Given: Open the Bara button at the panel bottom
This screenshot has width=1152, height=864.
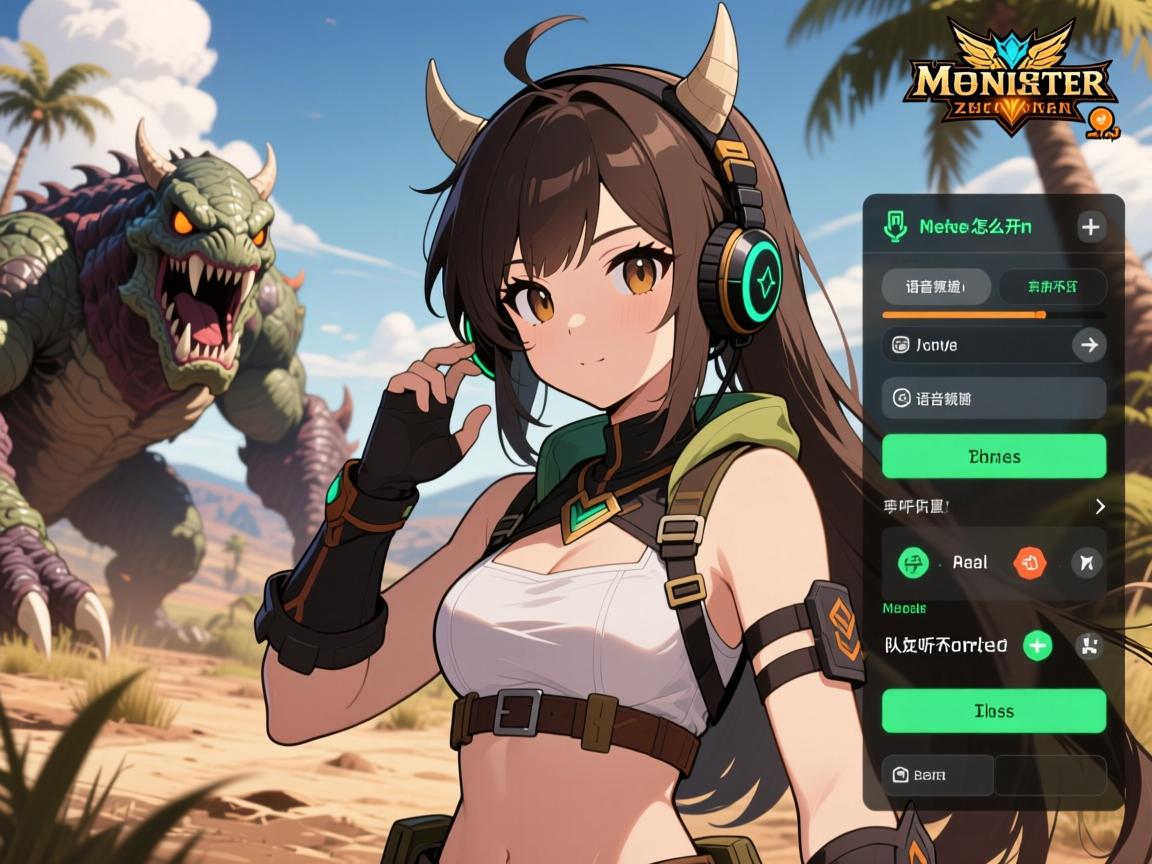Looking at the screenshot, I should (x=938, y=775).
